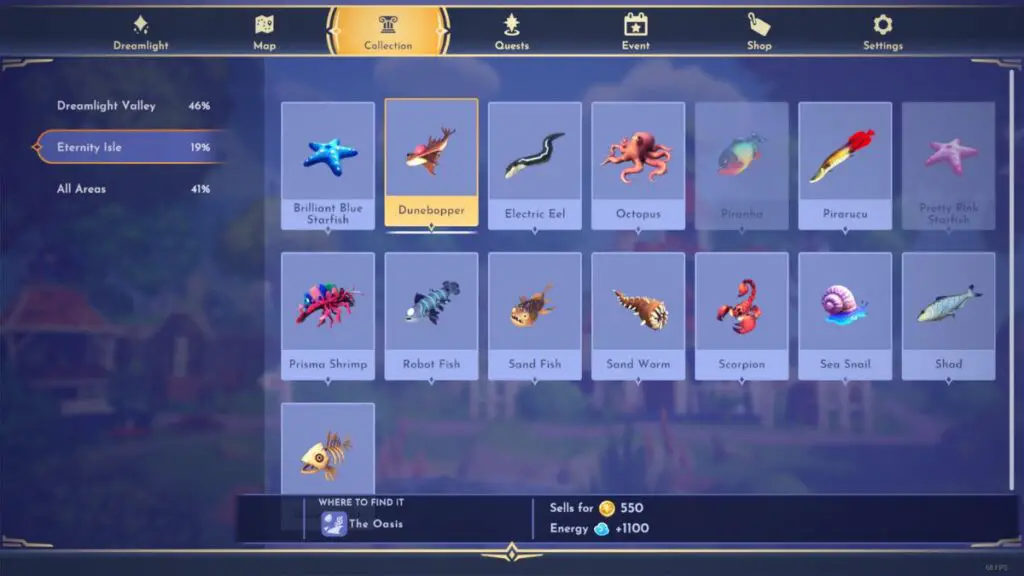The image size is (1024, 576).
Task: Choose the Pirarucu fish card
Action: pyautogui.click(x=845, y=165)
